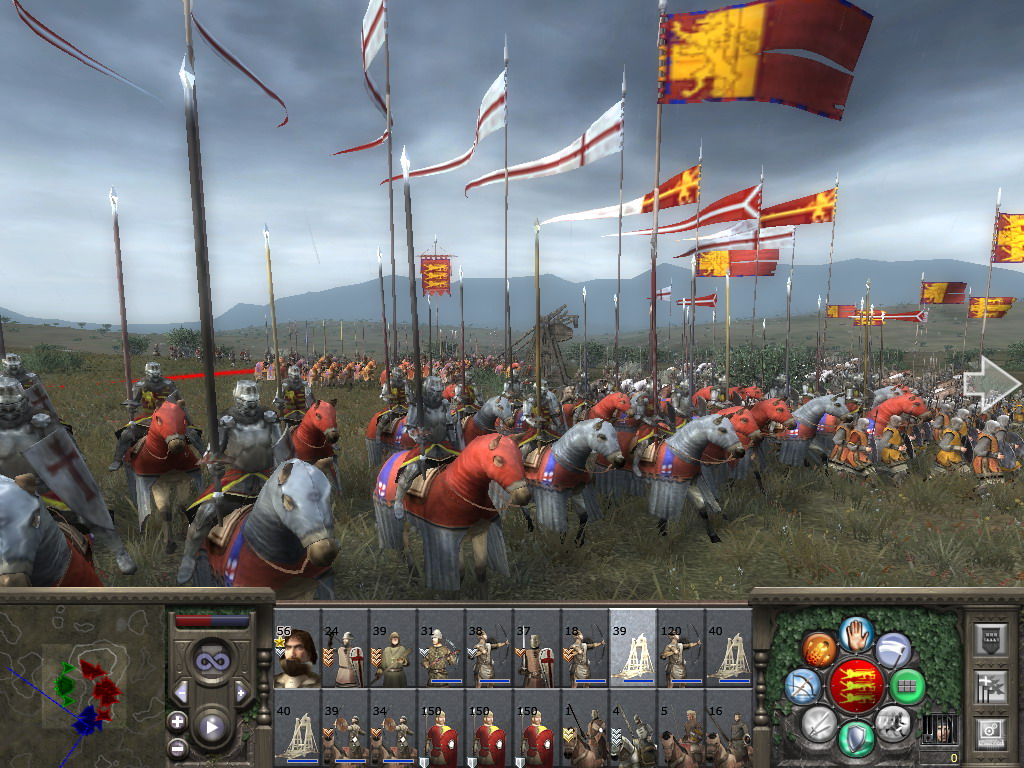Open the prisoners portrait behind bars
Screen dimensions: 1024x768
(x=938, y=731)
